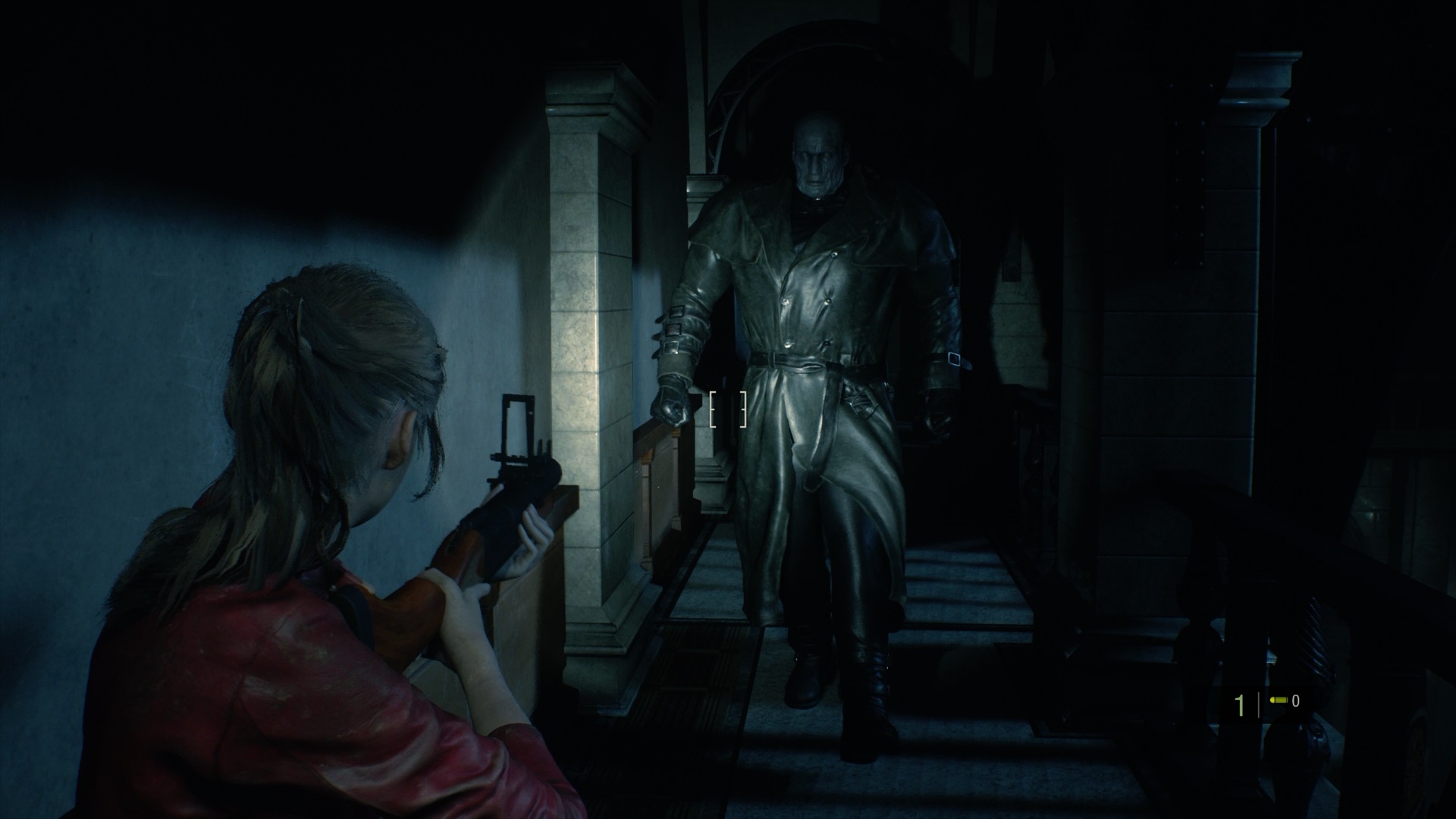1456x819 pixels.
Task: Click the divider line in the ammo HUD
Action: pyautogui.click(x=1259, y=705)
